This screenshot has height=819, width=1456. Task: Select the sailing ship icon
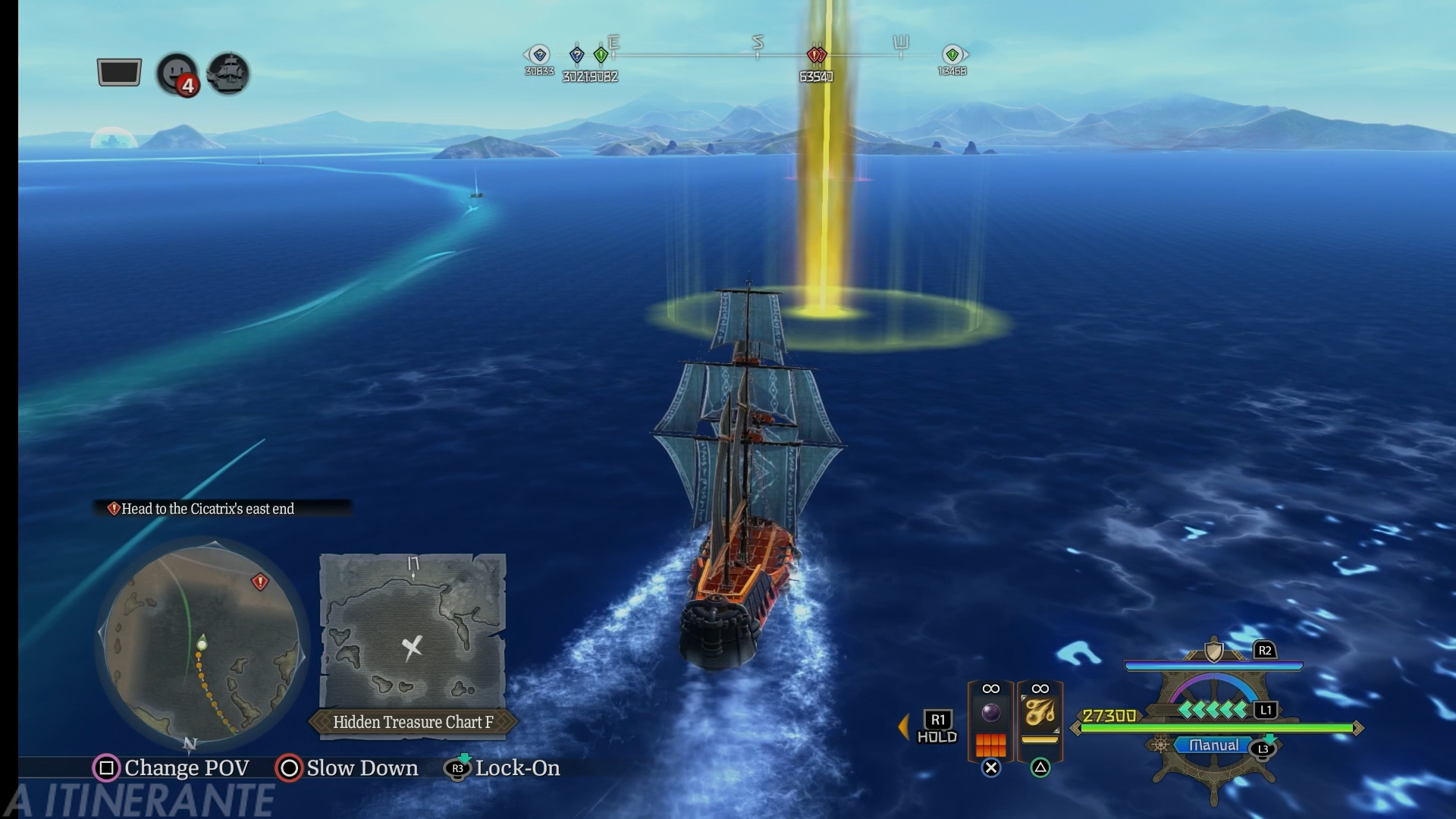coord(228,74)
